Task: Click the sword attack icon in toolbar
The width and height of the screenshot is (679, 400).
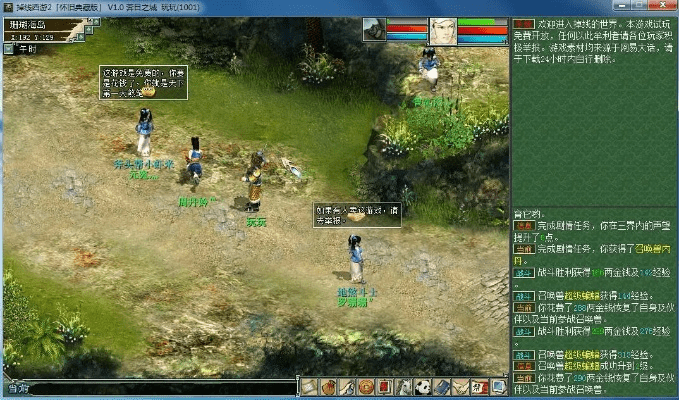Action: click(x=346, y=387)
